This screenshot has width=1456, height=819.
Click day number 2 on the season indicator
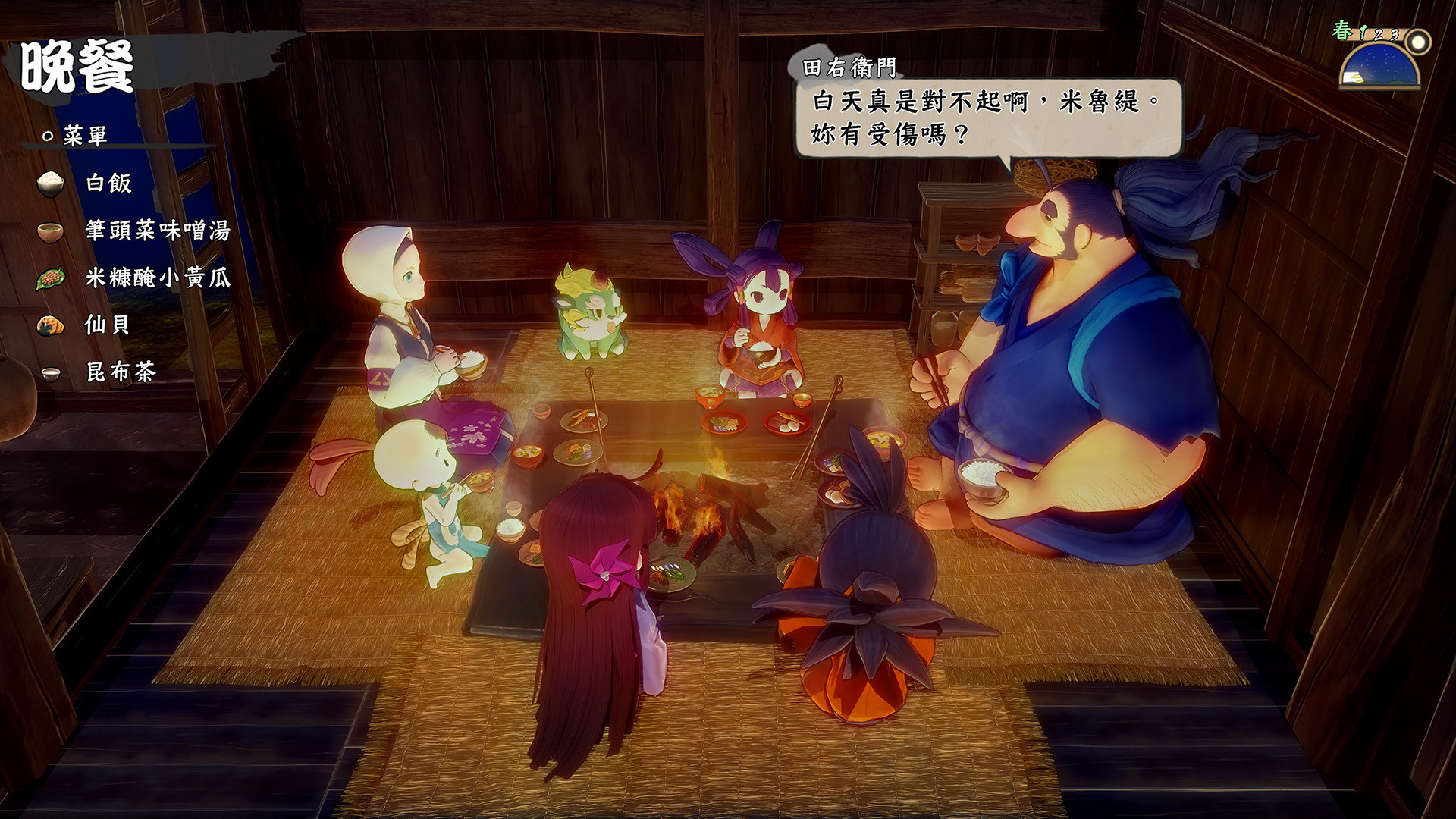tap(1378, 35)
